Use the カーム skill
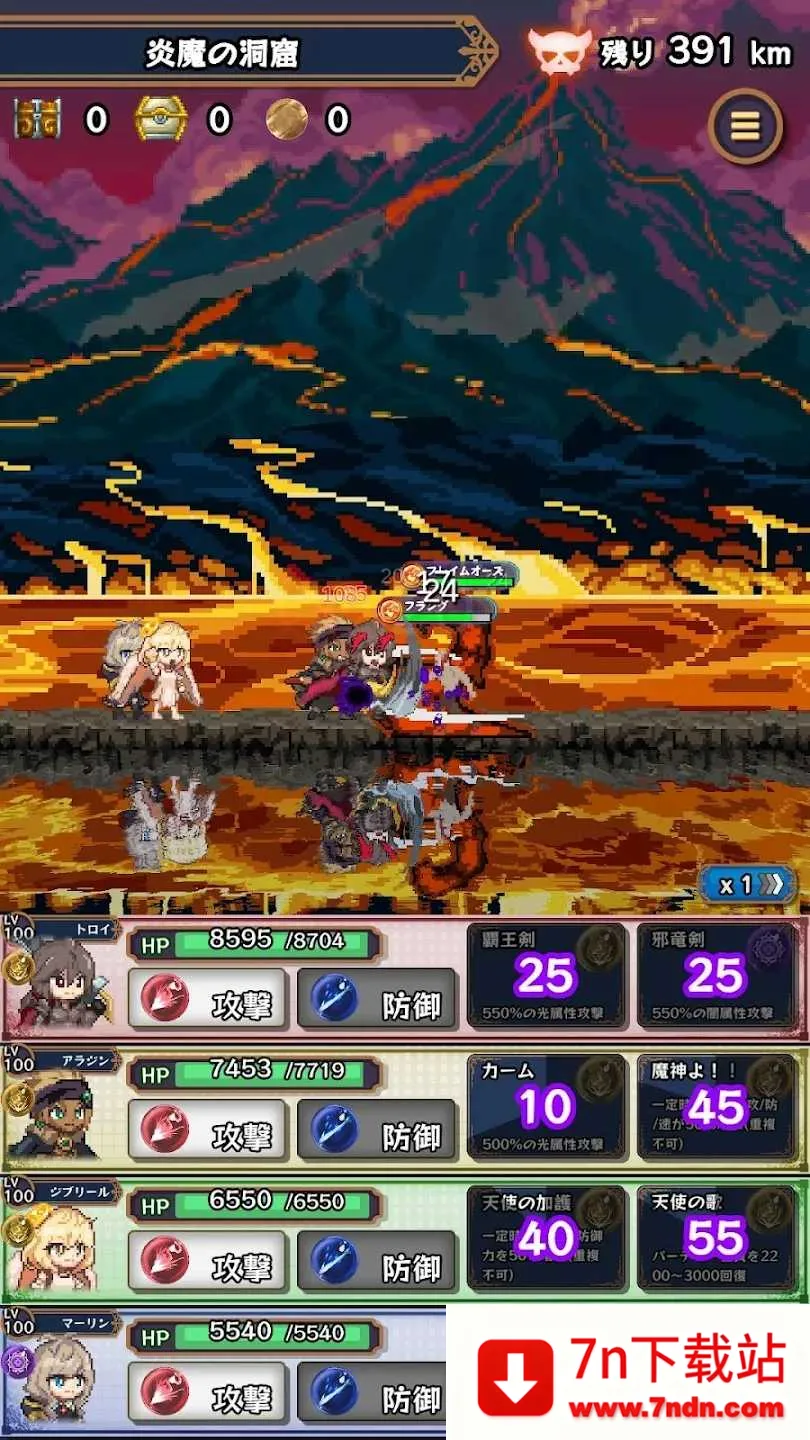 point(546,1107)
